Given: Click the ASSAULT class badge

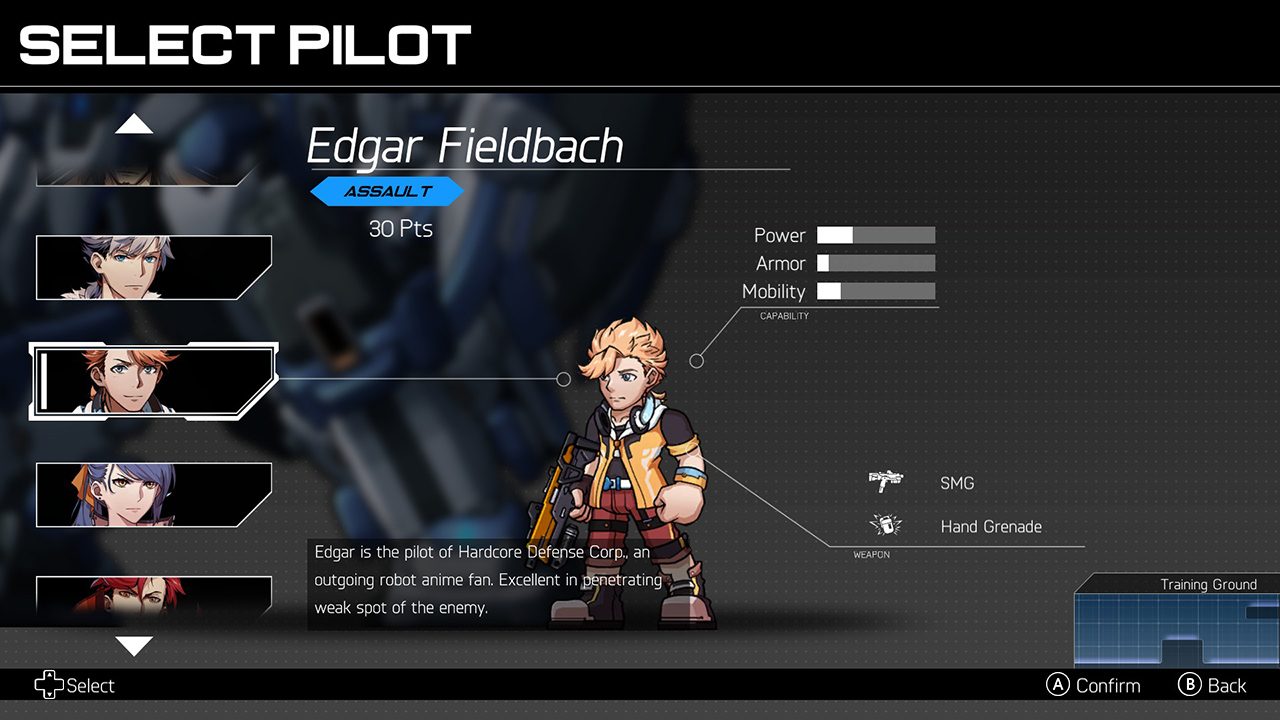Looking at the screenshot, I should pos(388,191).
